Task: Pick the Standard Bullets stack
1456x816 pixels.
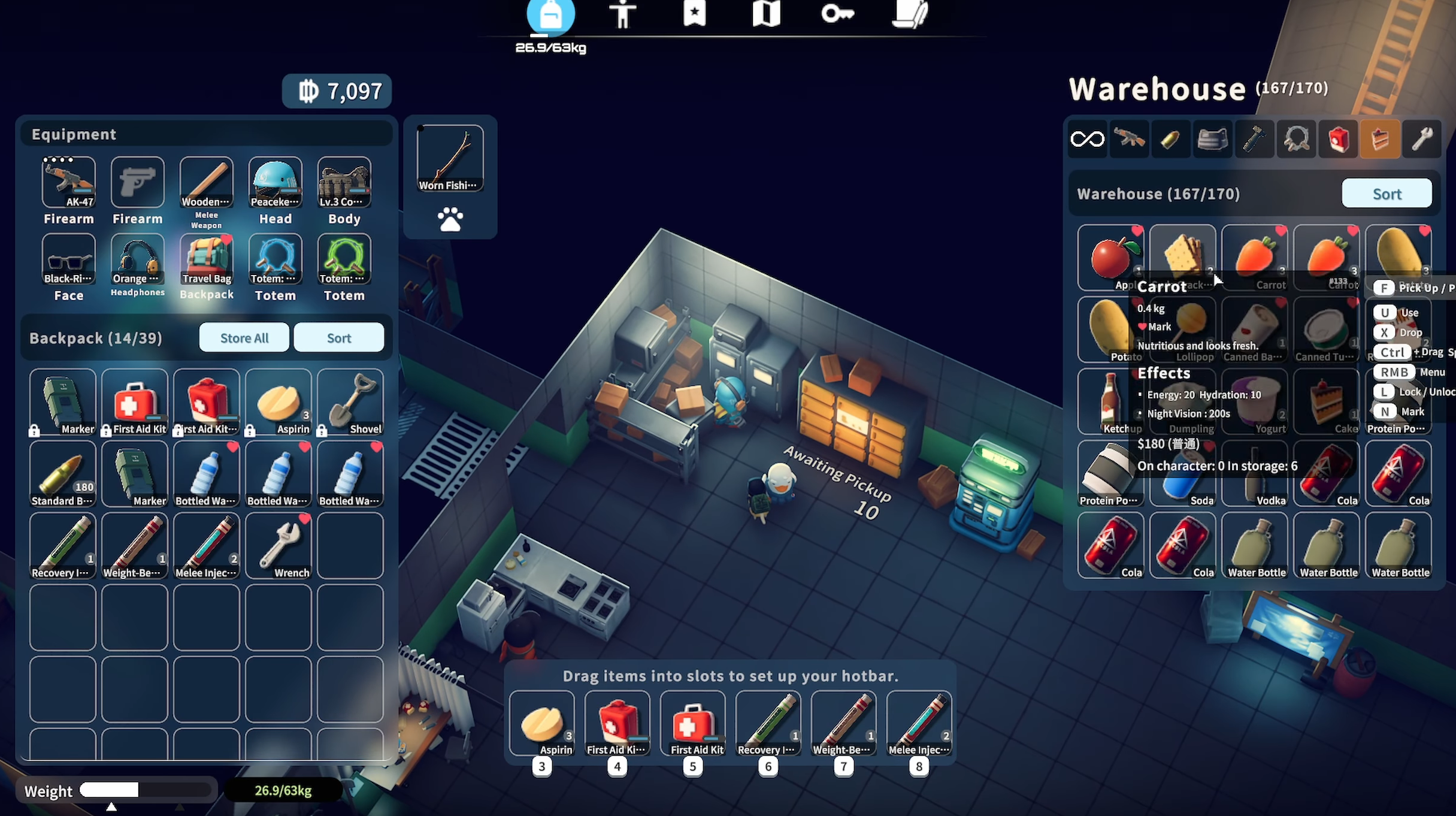Action: pos(63,473)
